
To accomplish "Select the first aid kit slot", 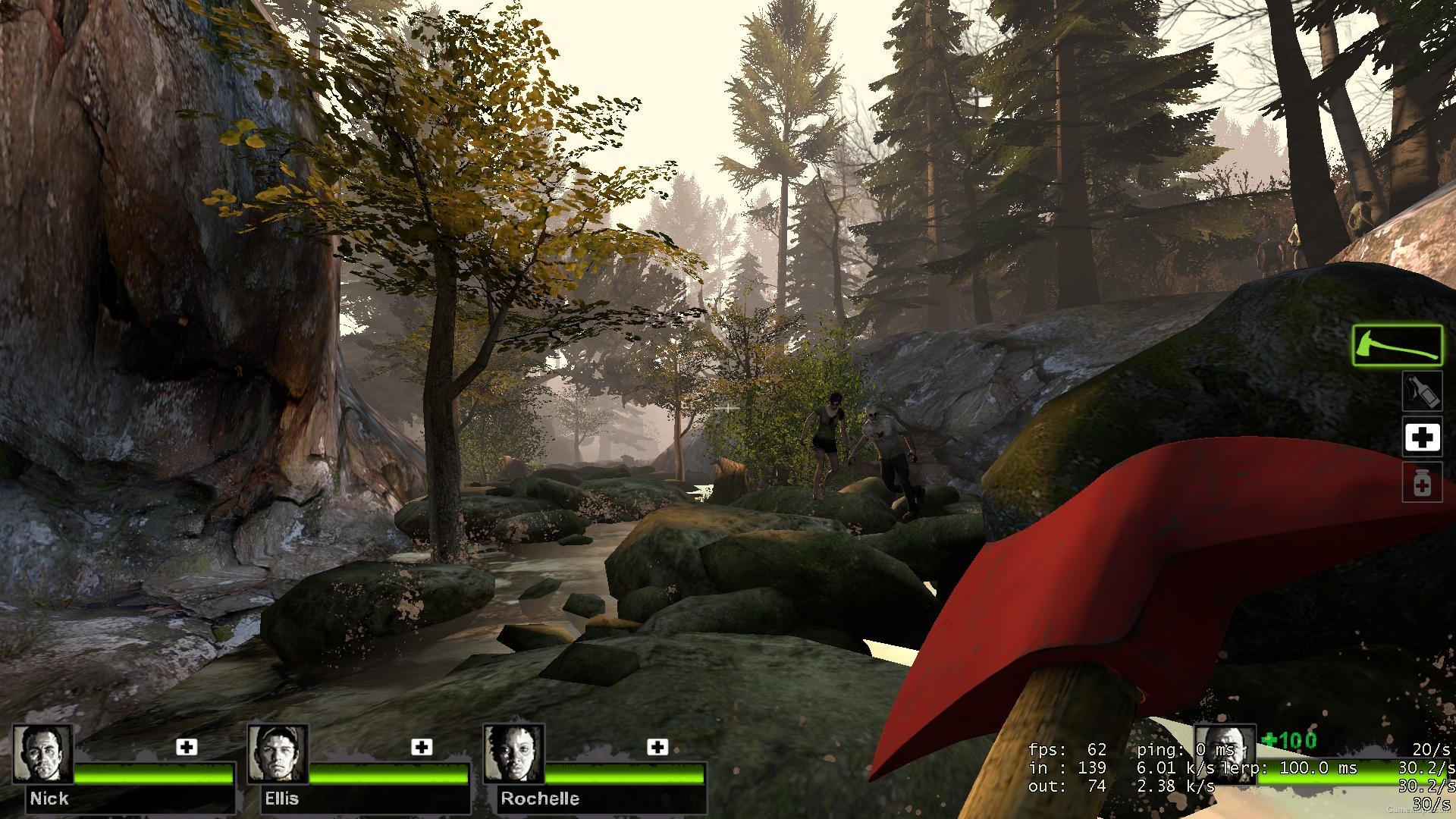I will click(x=1423, y=437).
